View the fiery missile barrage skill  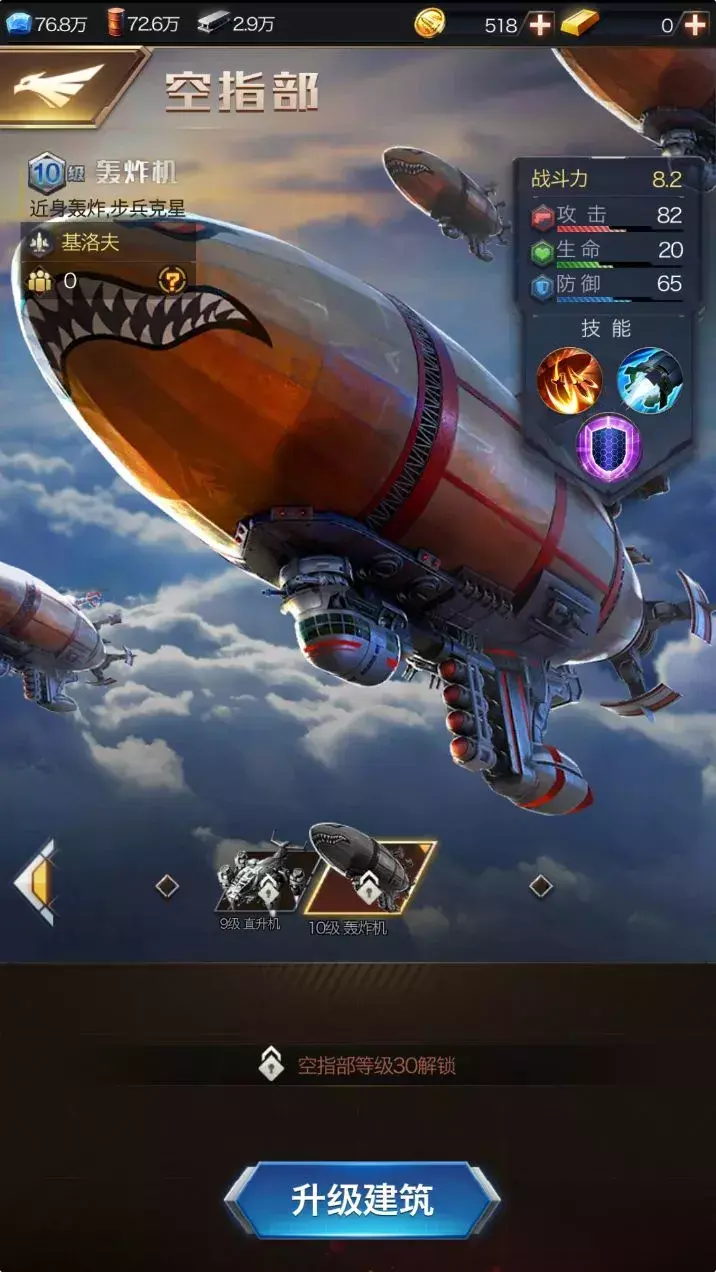(x=569, y=381)
